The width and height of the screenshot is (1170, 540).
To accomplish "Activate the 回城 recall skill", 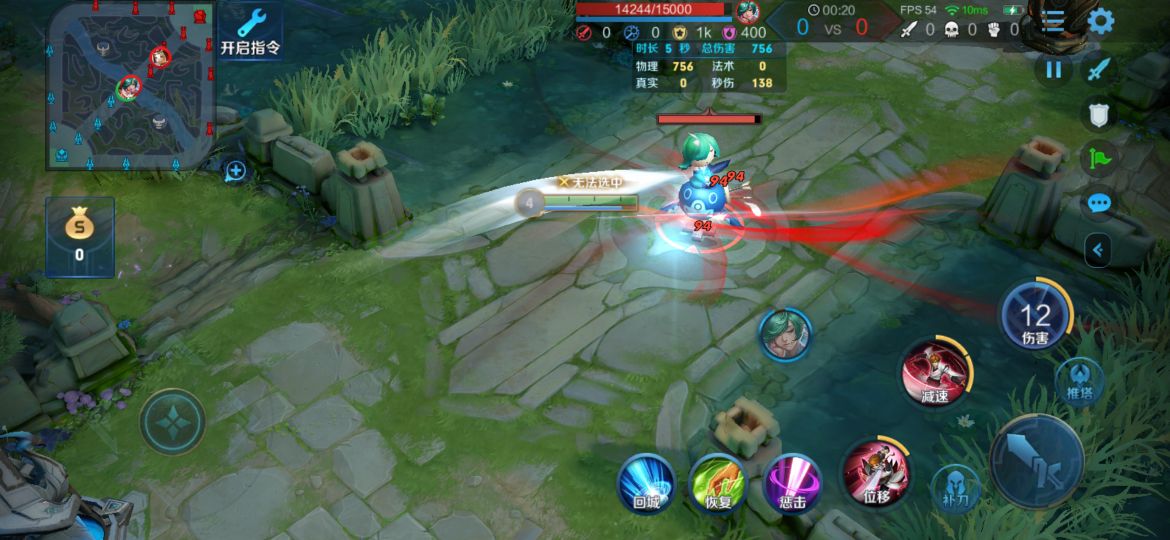I will [x=646, y=482].
